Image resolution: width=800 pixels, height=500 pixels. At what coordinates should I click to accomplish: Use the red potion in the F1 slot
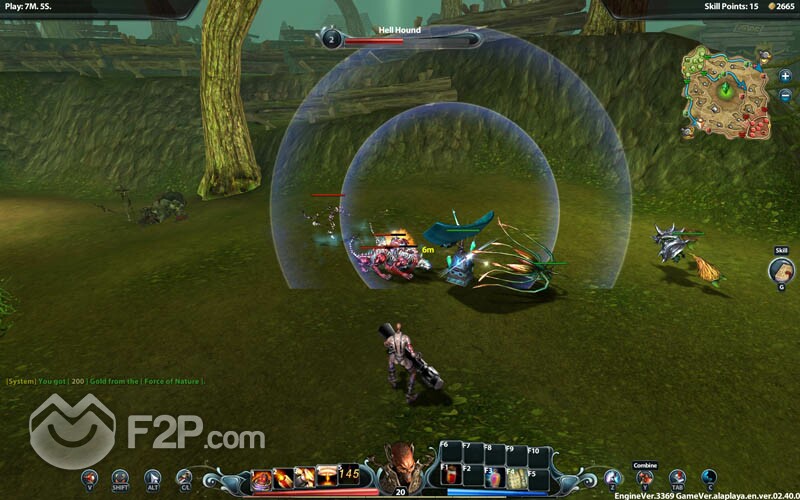449,477
